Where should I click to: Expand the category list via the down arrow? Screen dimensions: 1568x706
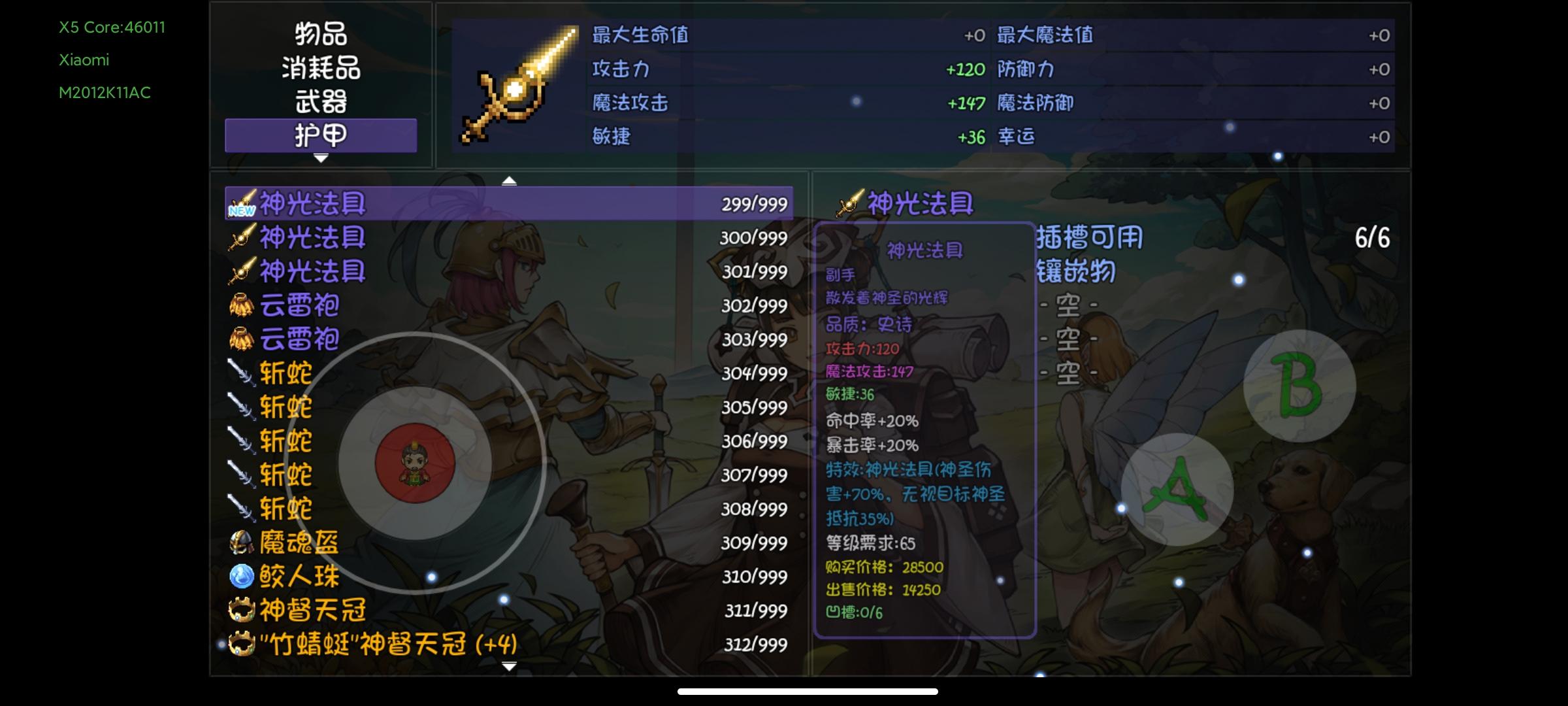[x=320, y=159]
